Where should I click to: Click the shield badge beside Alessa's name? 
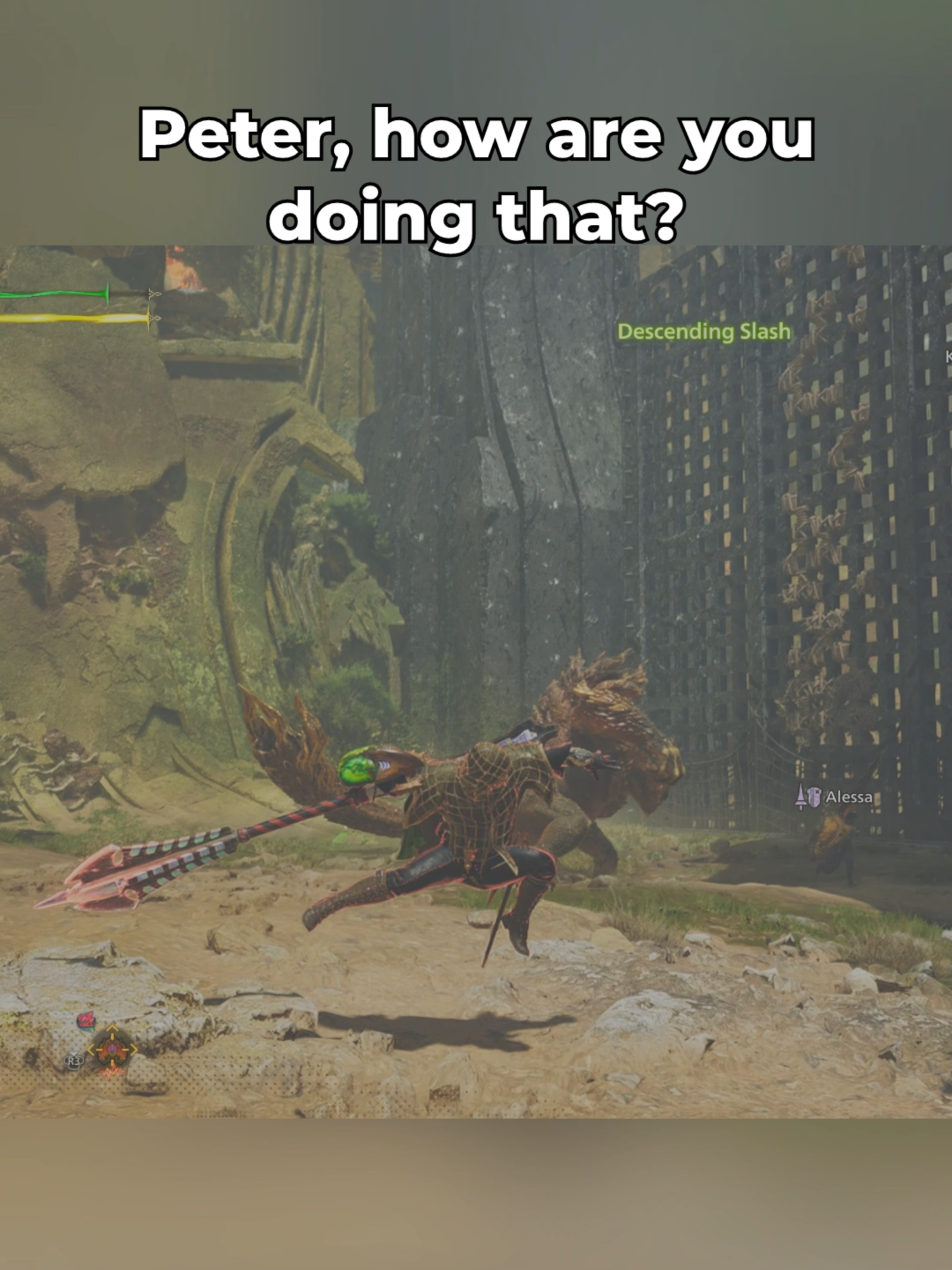click(x=814, y=797)
